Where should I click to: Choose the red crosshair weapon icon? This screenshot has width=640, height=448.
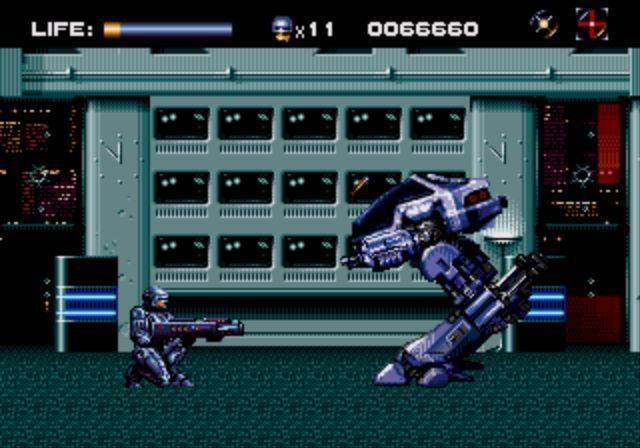pos(591,24)
